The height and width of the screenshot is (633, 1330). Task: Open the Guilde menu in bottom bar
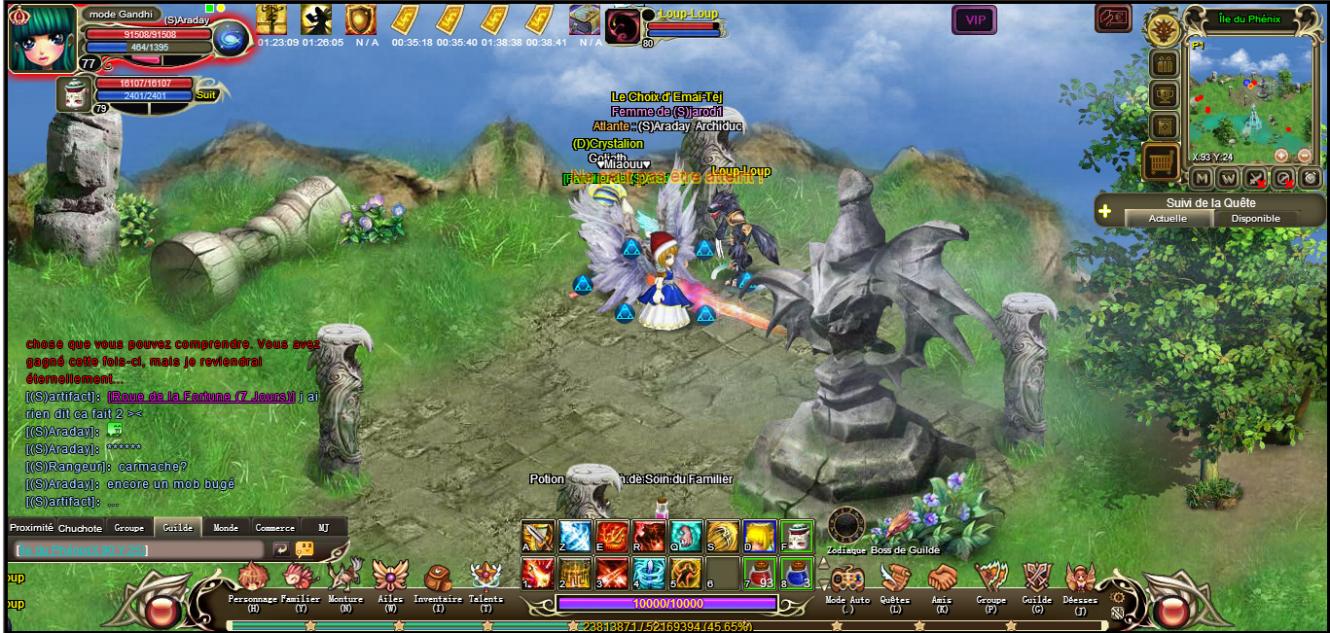pos(1037,579)
